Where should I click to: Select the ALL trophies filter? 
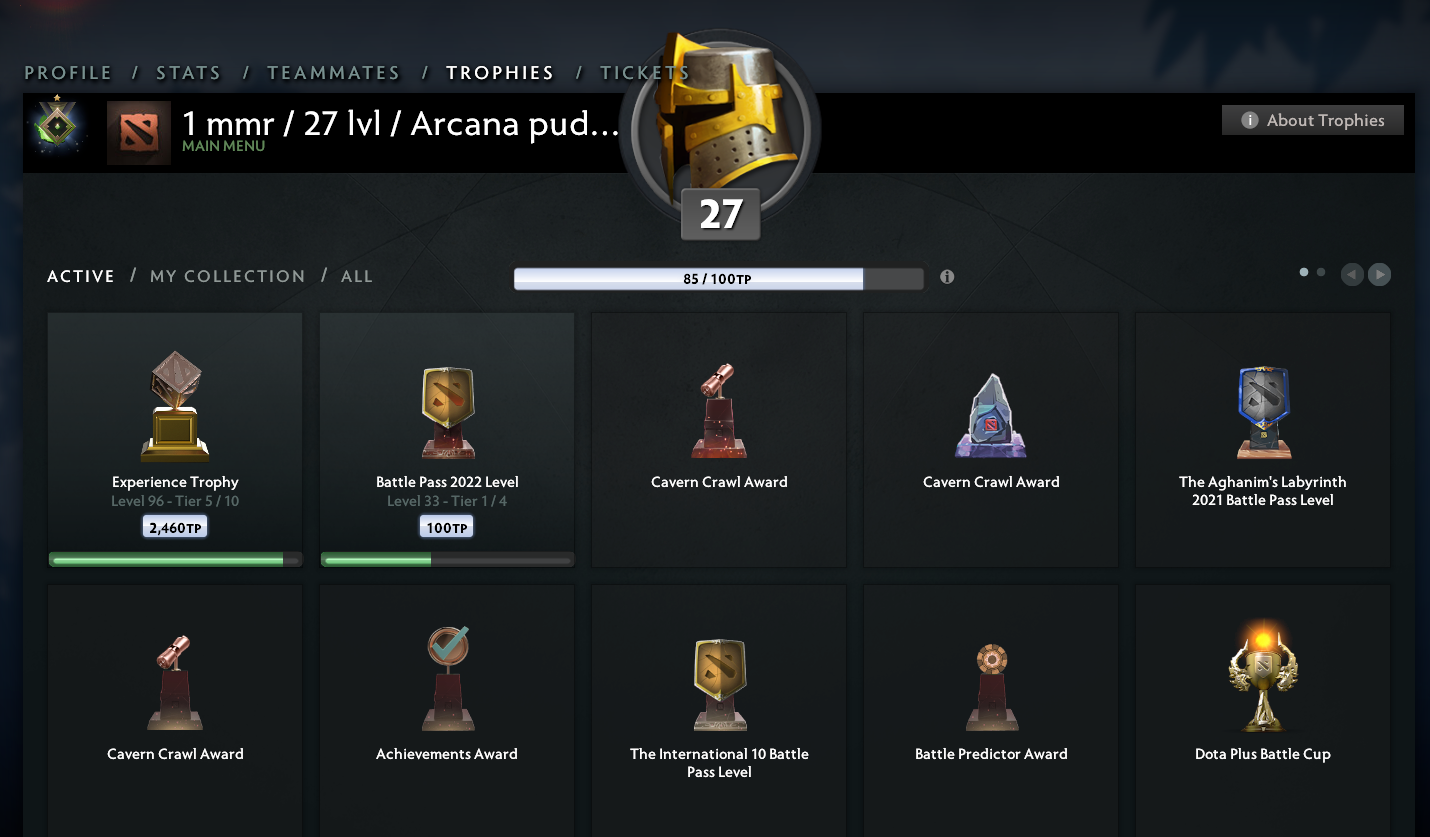click(357, 276)
